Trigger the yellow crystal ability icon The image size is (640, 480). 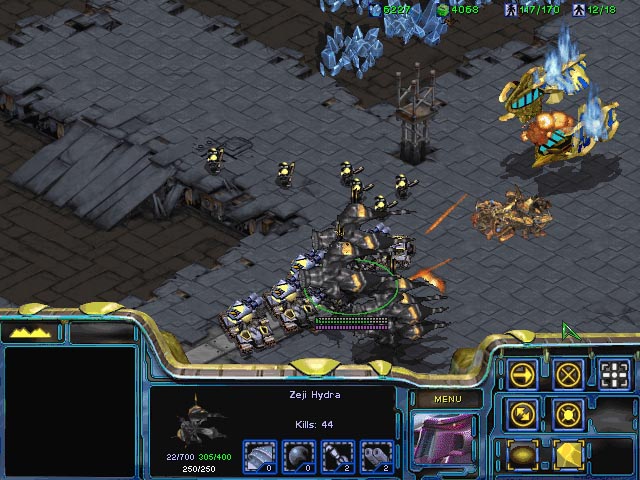pyautogui.click(x=569, y=453)
